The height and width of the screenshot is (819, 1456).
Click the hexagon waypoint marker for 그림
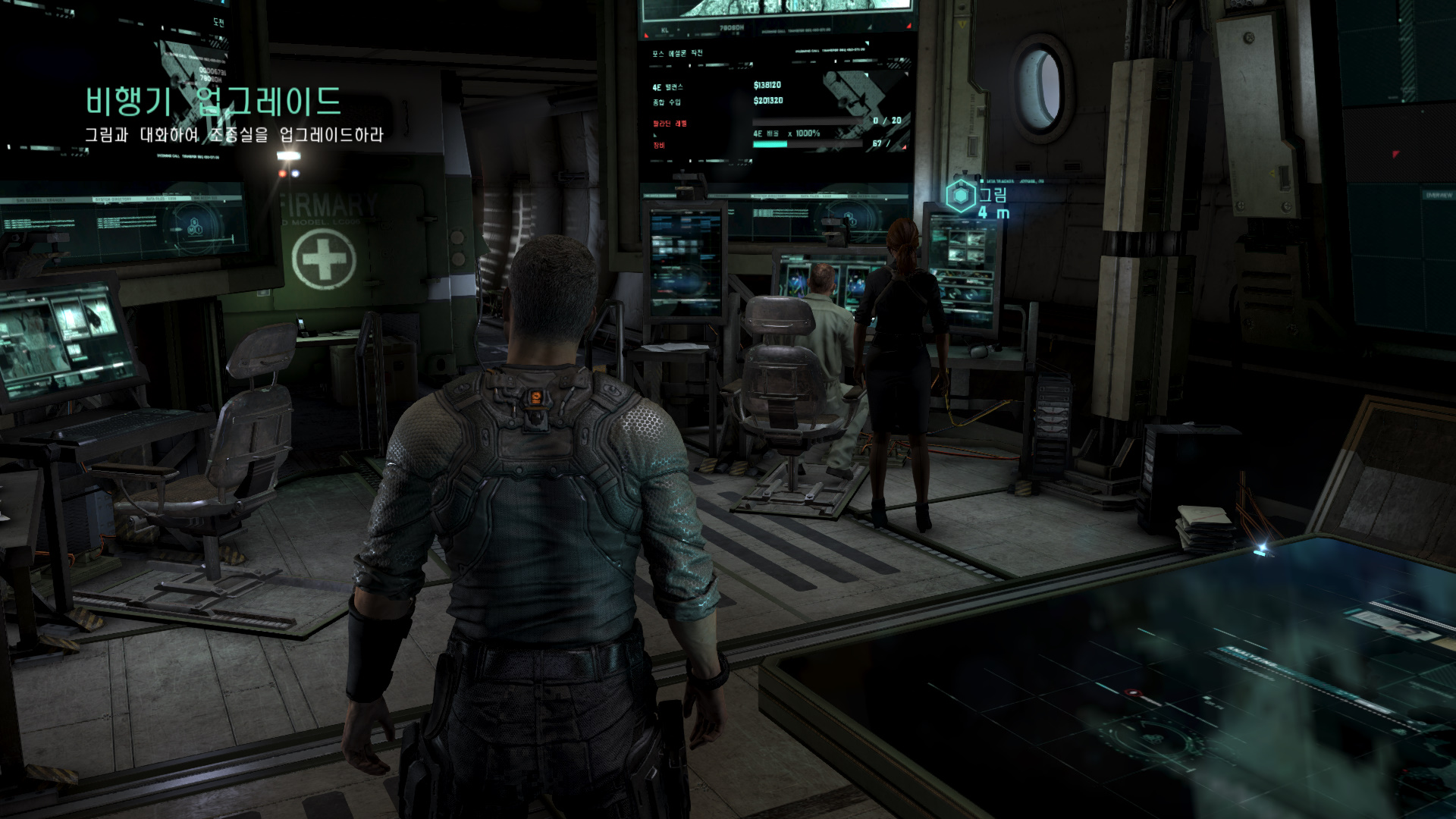click(x=961, y=196)
